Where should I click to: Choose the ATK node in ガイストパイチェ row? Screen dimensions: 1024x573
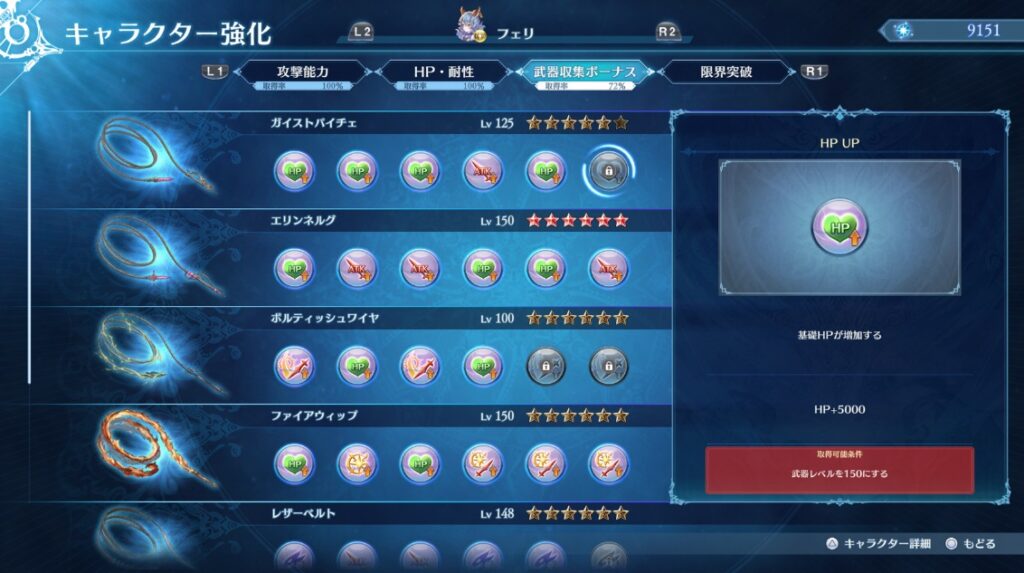coord(483,172)
